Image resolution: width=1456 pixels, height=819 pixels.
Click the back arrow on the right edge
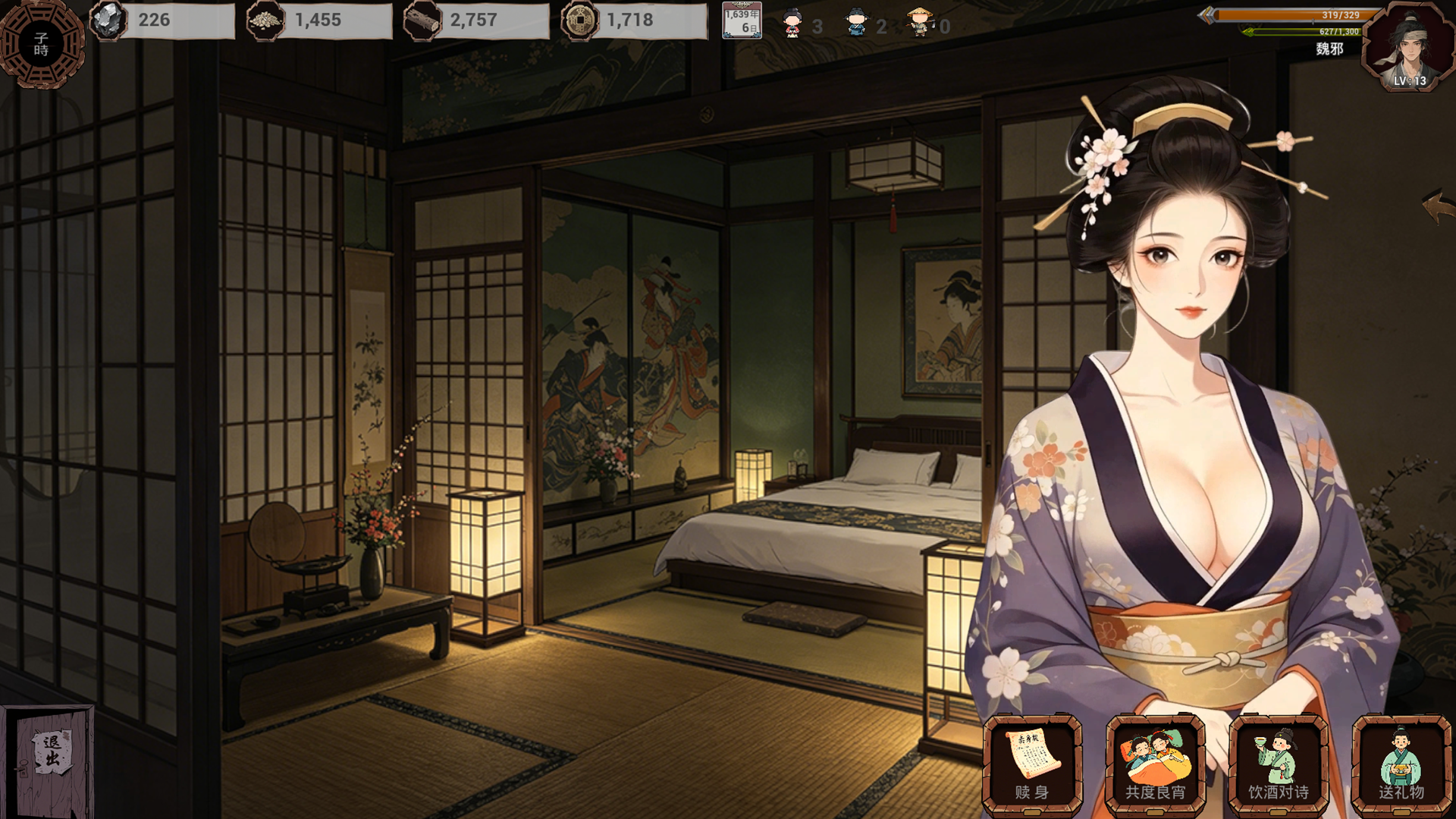click(1437, 206)
